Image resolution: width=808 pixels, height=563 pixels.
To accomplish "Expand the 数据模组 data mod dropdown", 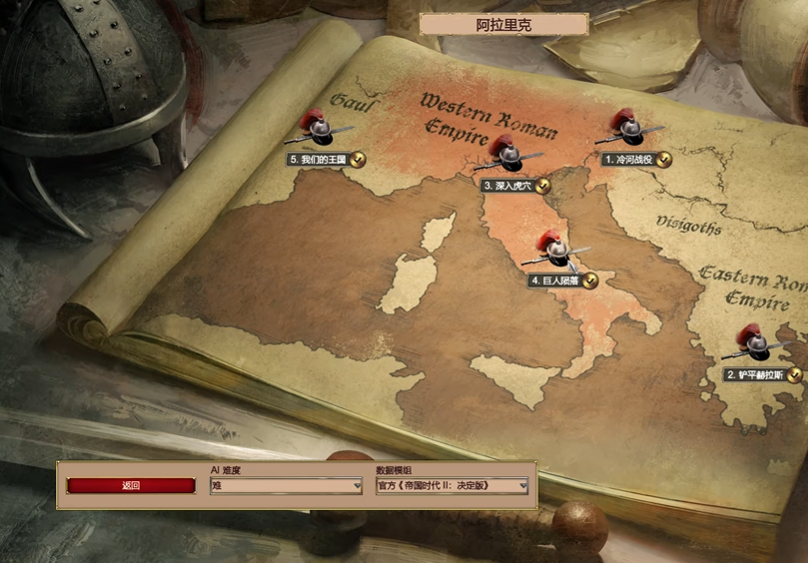I will (x=452, y=486).
